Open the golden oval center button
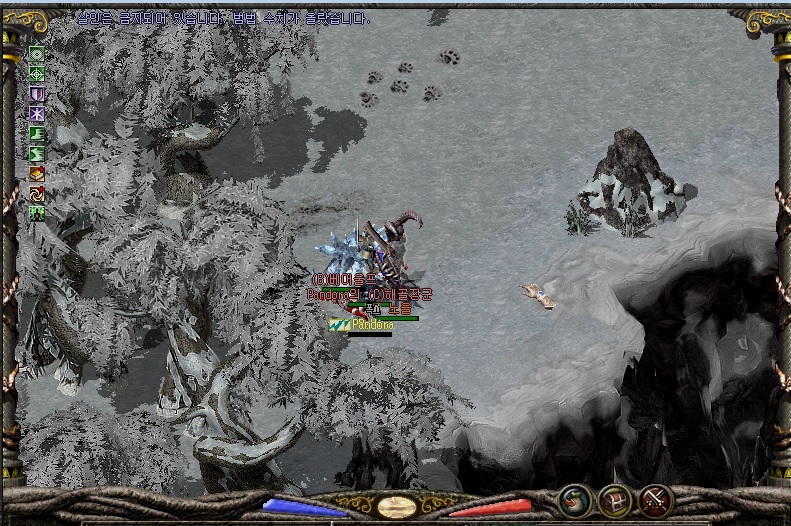Image resolution: width=791 pixels, height=526 pixels. (x=396, y=506)
